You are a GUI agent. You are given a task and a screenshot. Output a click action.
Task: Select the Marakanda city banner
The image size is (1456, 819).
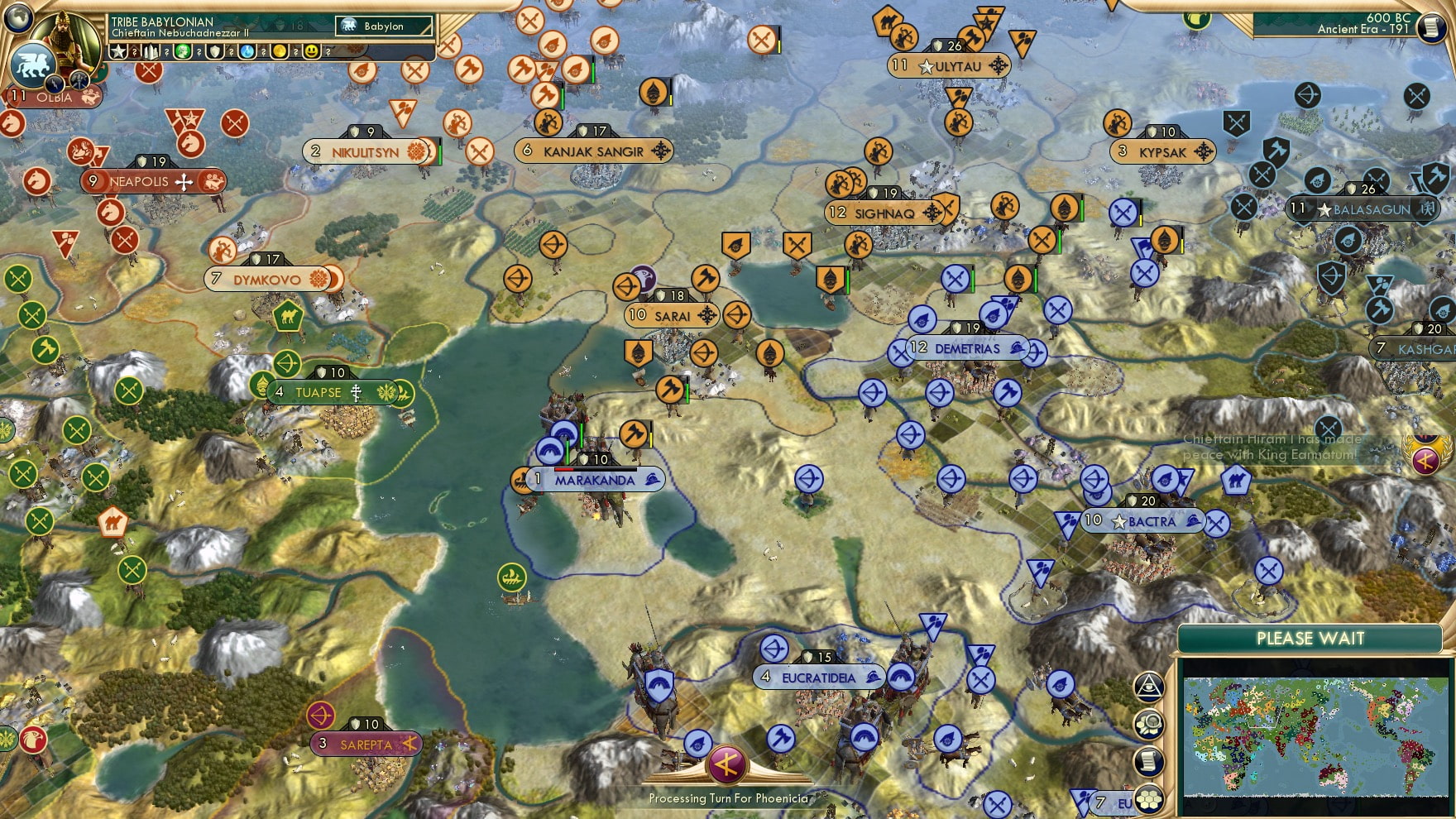(x=594, y=480)
